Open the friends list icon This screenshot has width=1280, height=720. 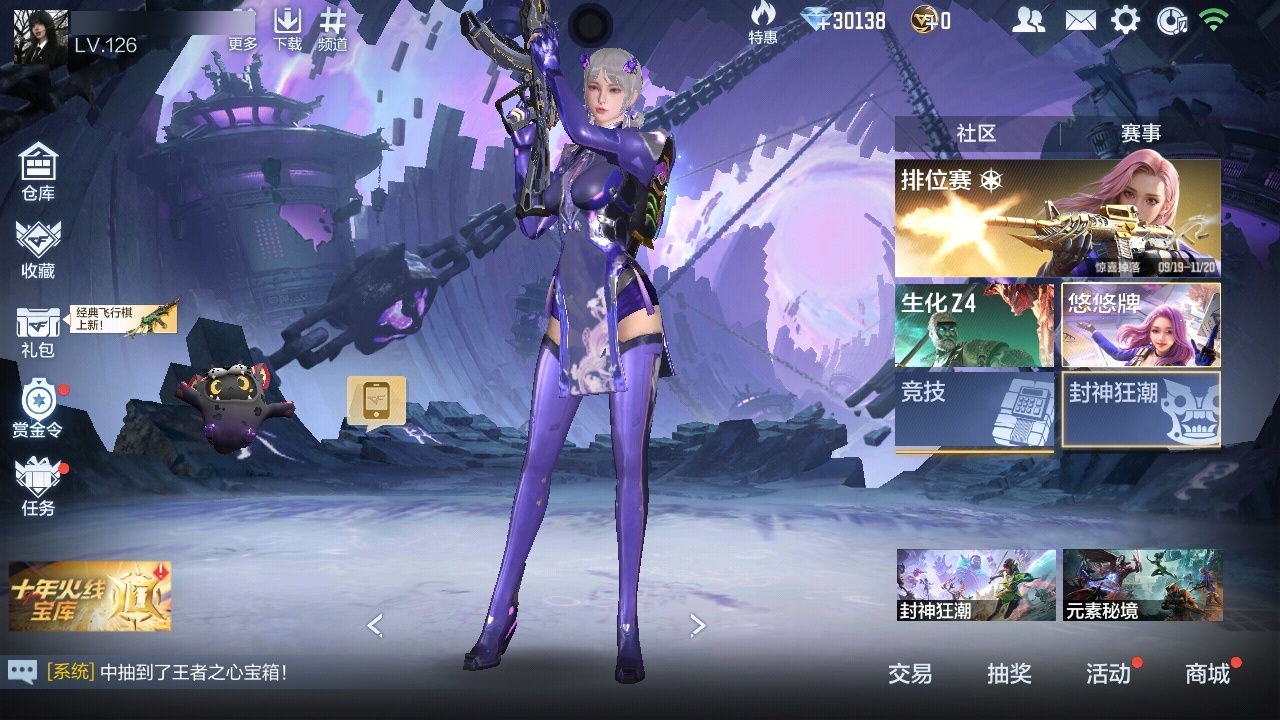[1028, 20]
